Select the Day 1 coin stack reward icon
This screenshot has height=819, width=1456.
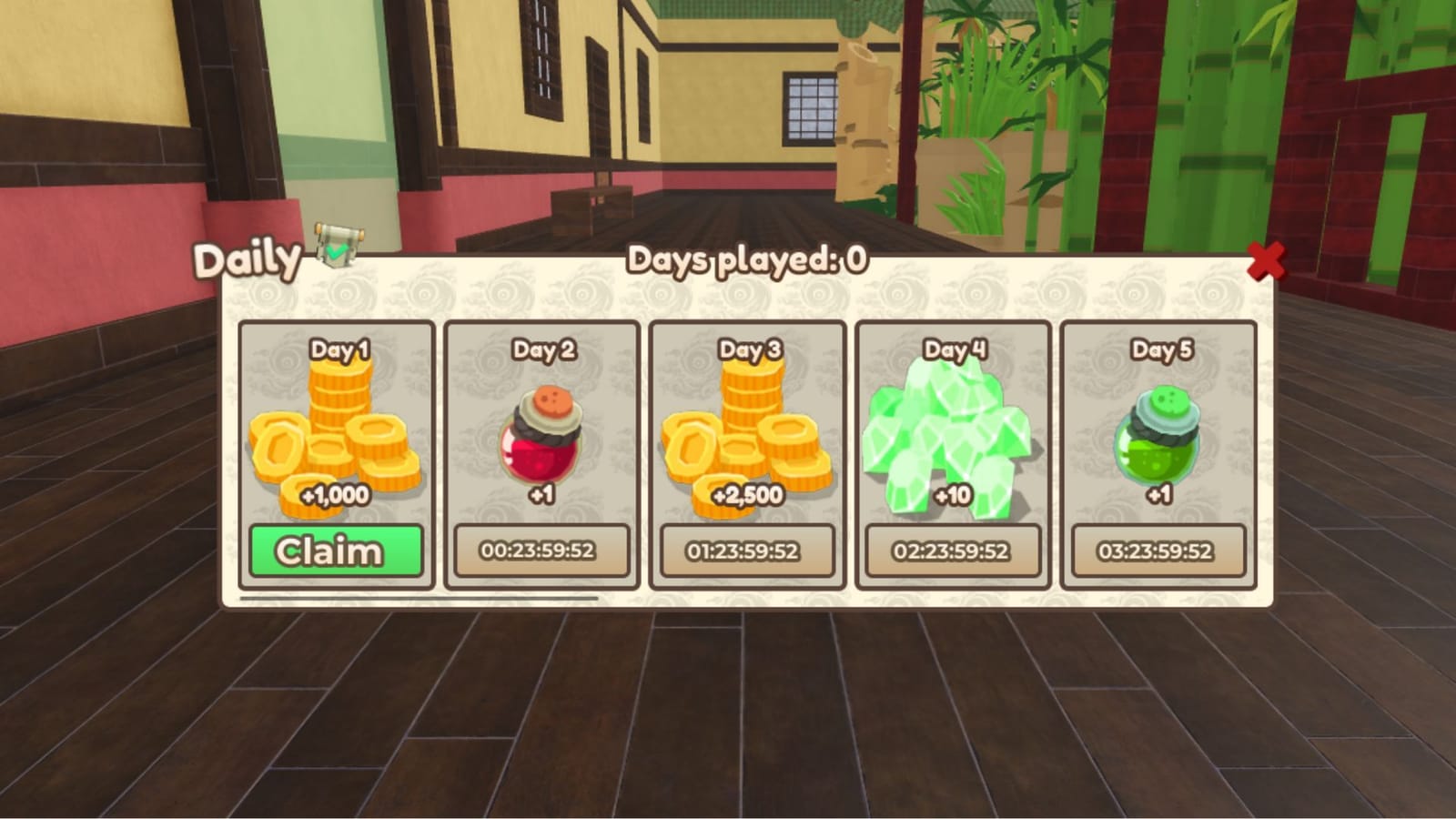click(x=335, y=428)
